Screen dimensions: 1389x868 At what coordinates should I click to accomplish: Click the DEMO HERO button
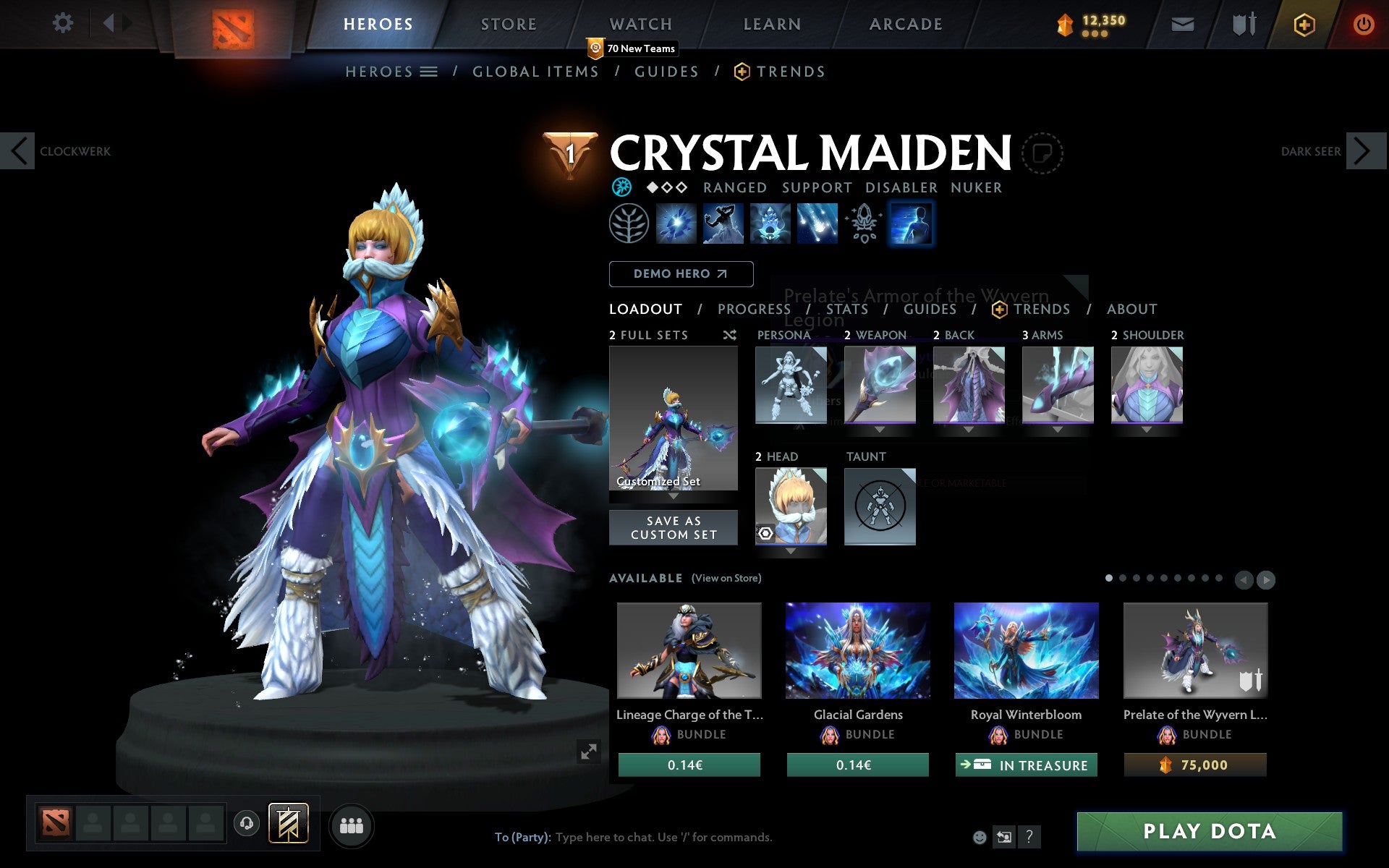pyautogui.click(x=681, y=273)
